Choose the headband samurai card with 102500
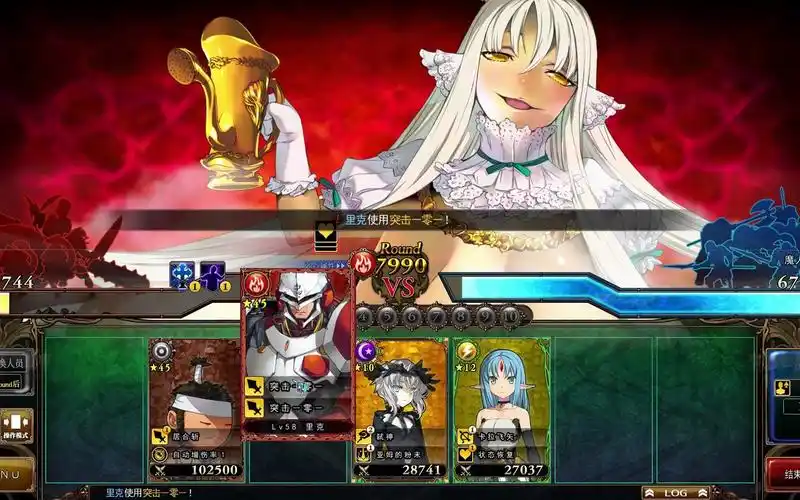 pos(196,410)
